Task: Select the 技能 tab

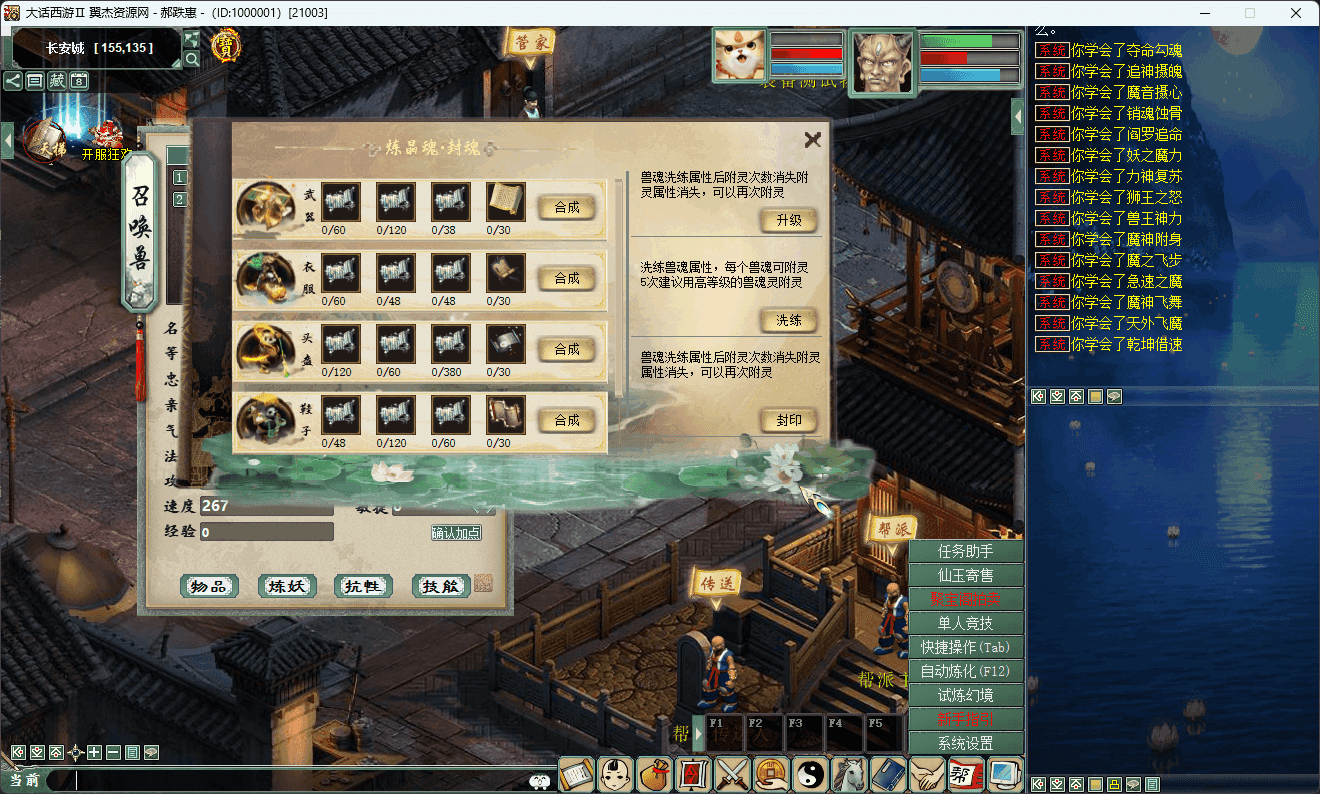Action: pyautogui.click(x=440, y=586)
